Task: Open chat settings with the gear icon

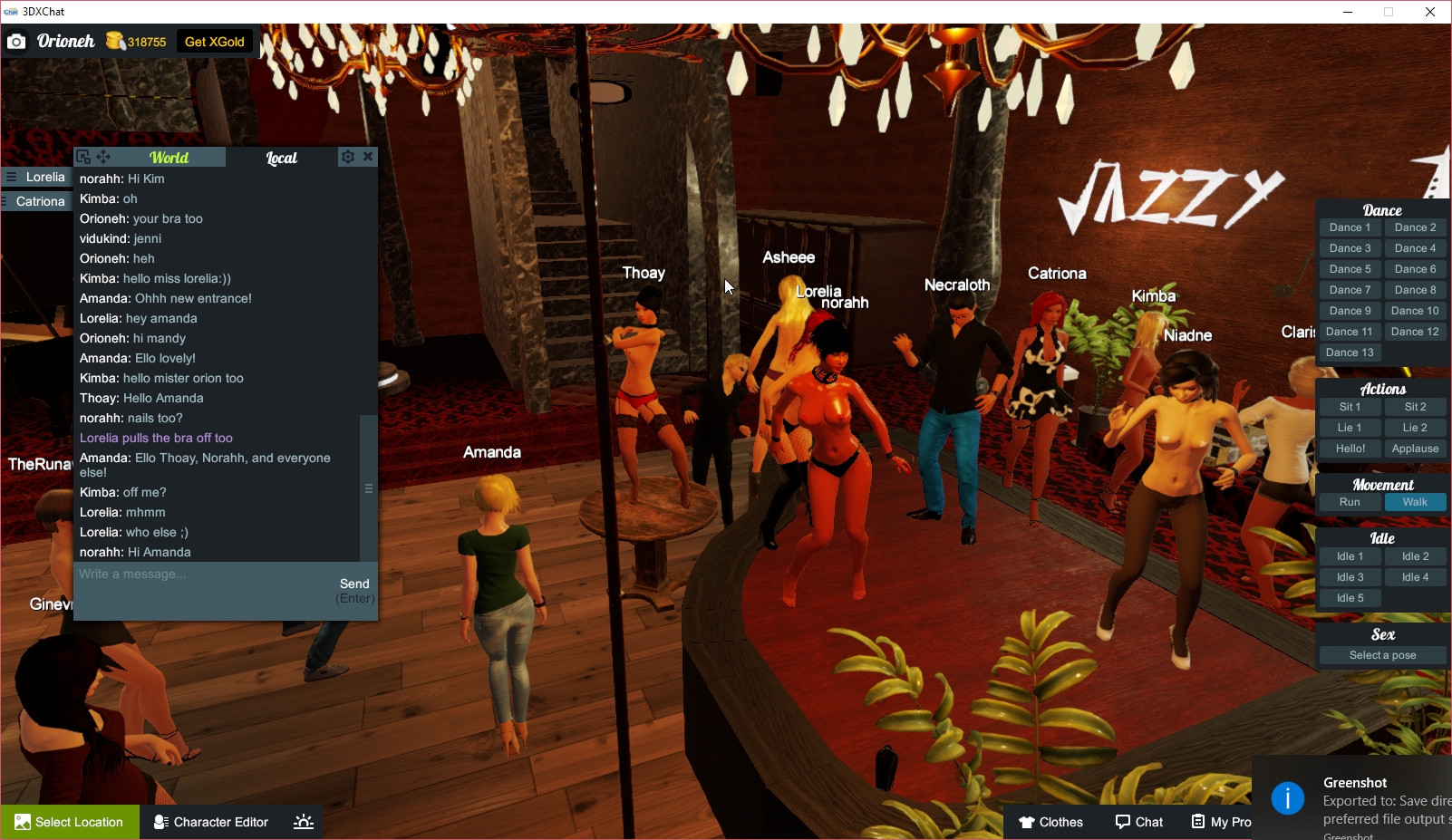Action: pyautogui.click(x=348, y=156)
